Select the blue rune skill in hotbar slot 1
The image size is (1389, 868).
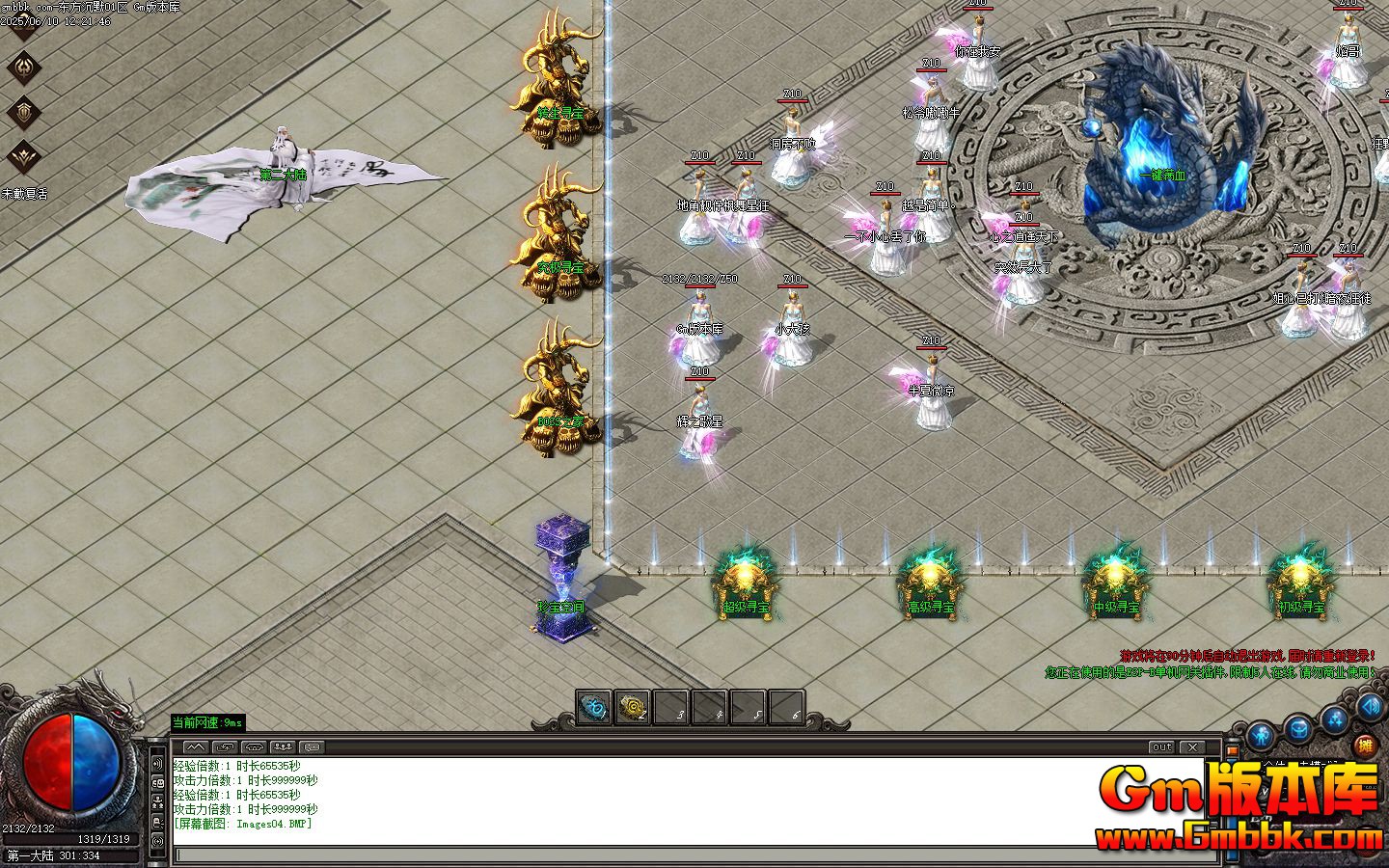595,709
